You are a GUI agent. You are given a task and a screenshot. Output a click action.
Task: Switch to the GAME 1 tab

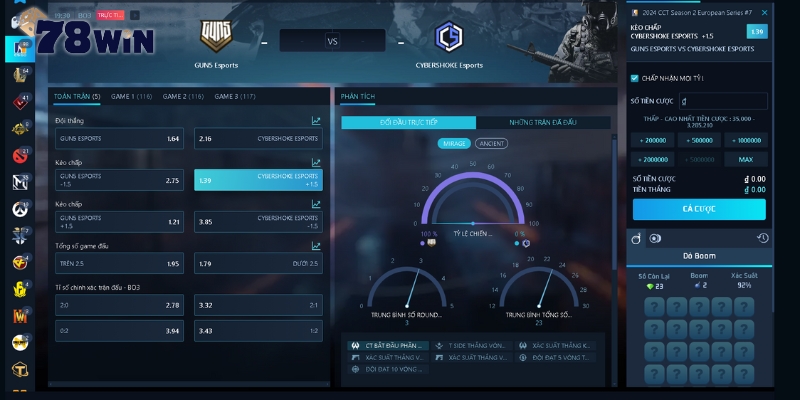click(x=131, y=96)
